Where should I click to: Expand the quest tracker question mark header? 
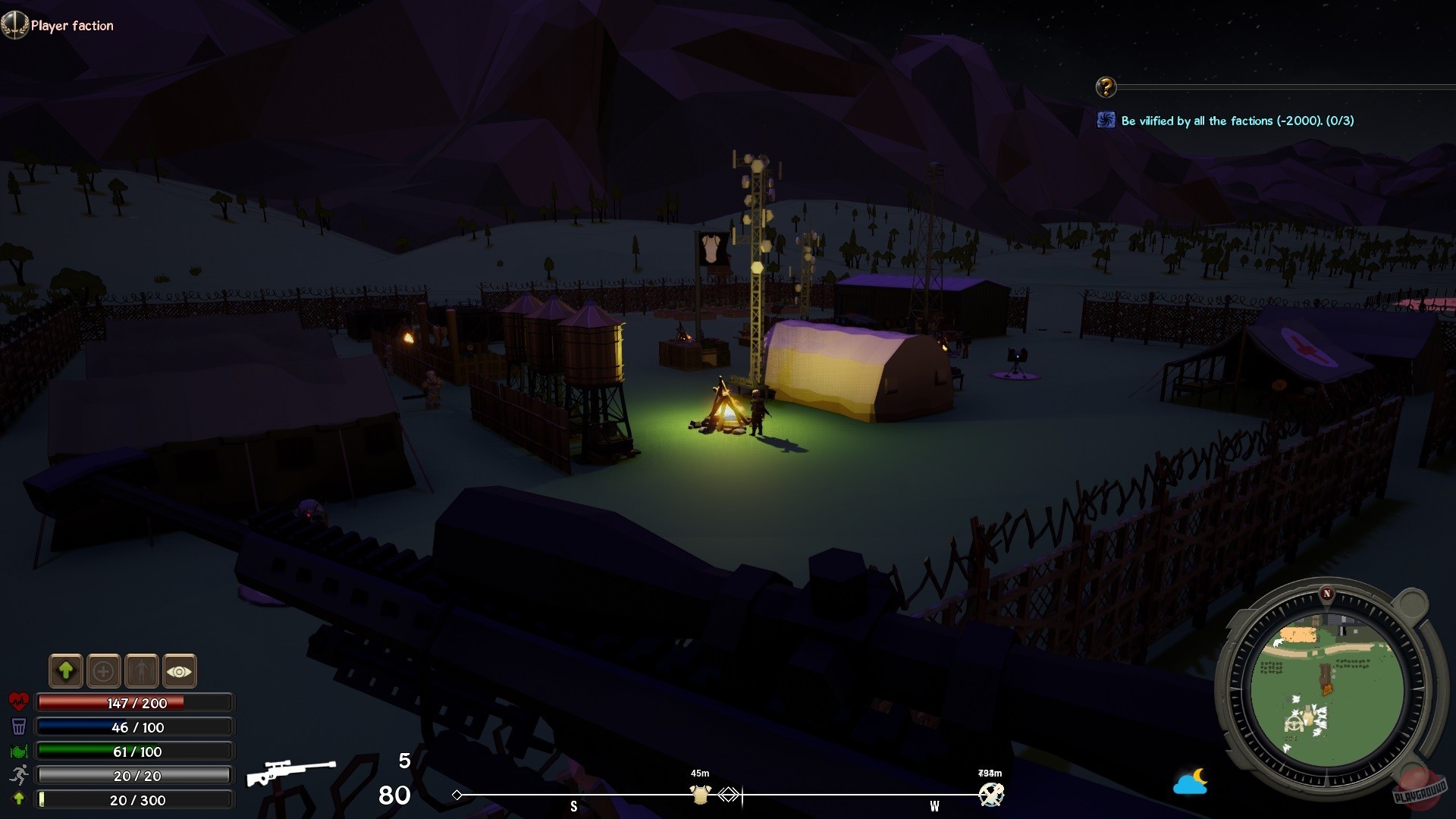pyautogui.click(x=1106, y=86)
